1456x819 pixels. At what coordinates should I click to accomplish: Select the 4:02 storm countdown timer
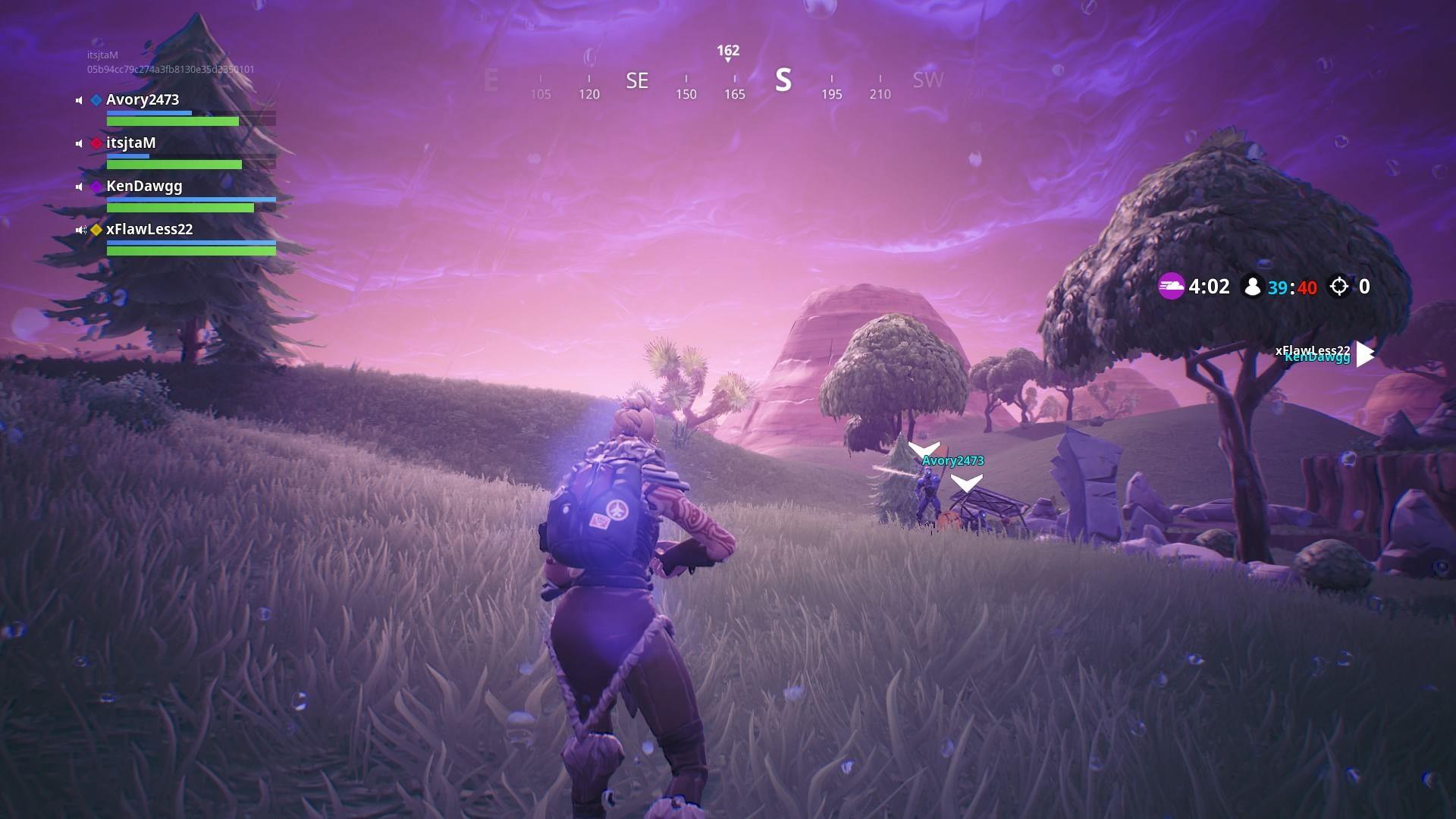(x=1211, y=287)
